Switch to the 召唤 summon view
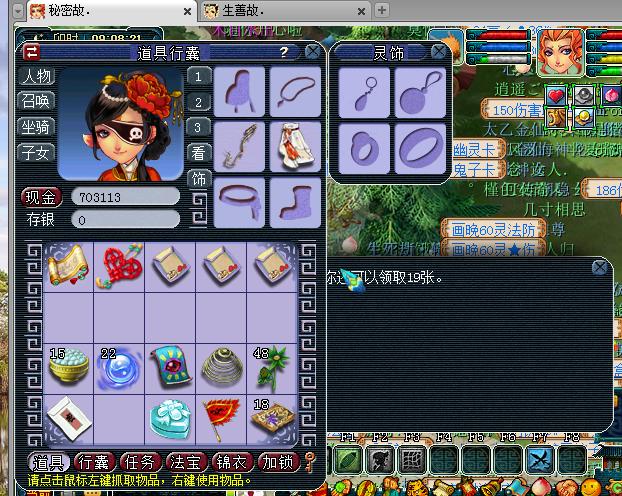 tap(37, 101)
